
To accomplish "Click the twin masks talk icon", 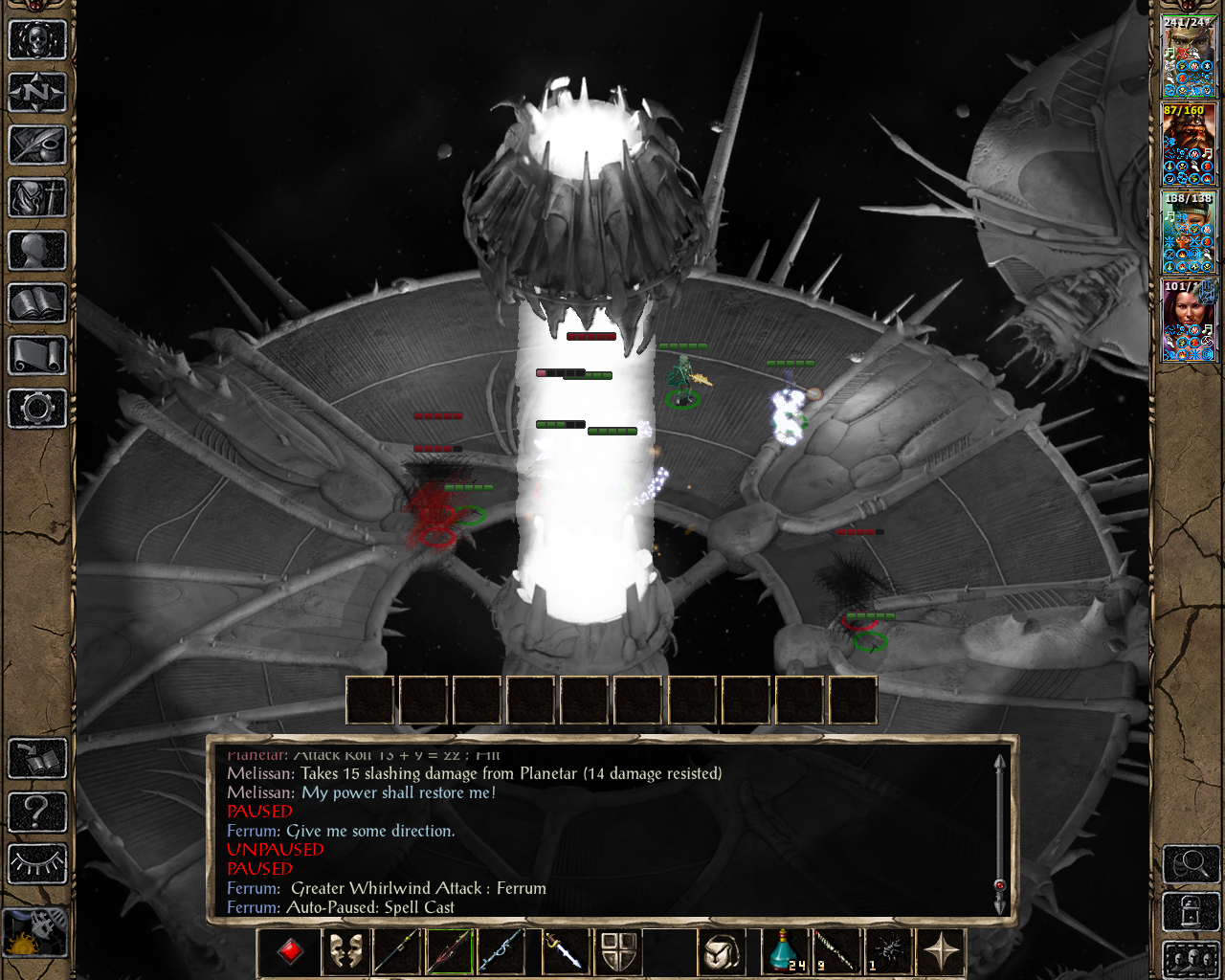I will (345, 951).
